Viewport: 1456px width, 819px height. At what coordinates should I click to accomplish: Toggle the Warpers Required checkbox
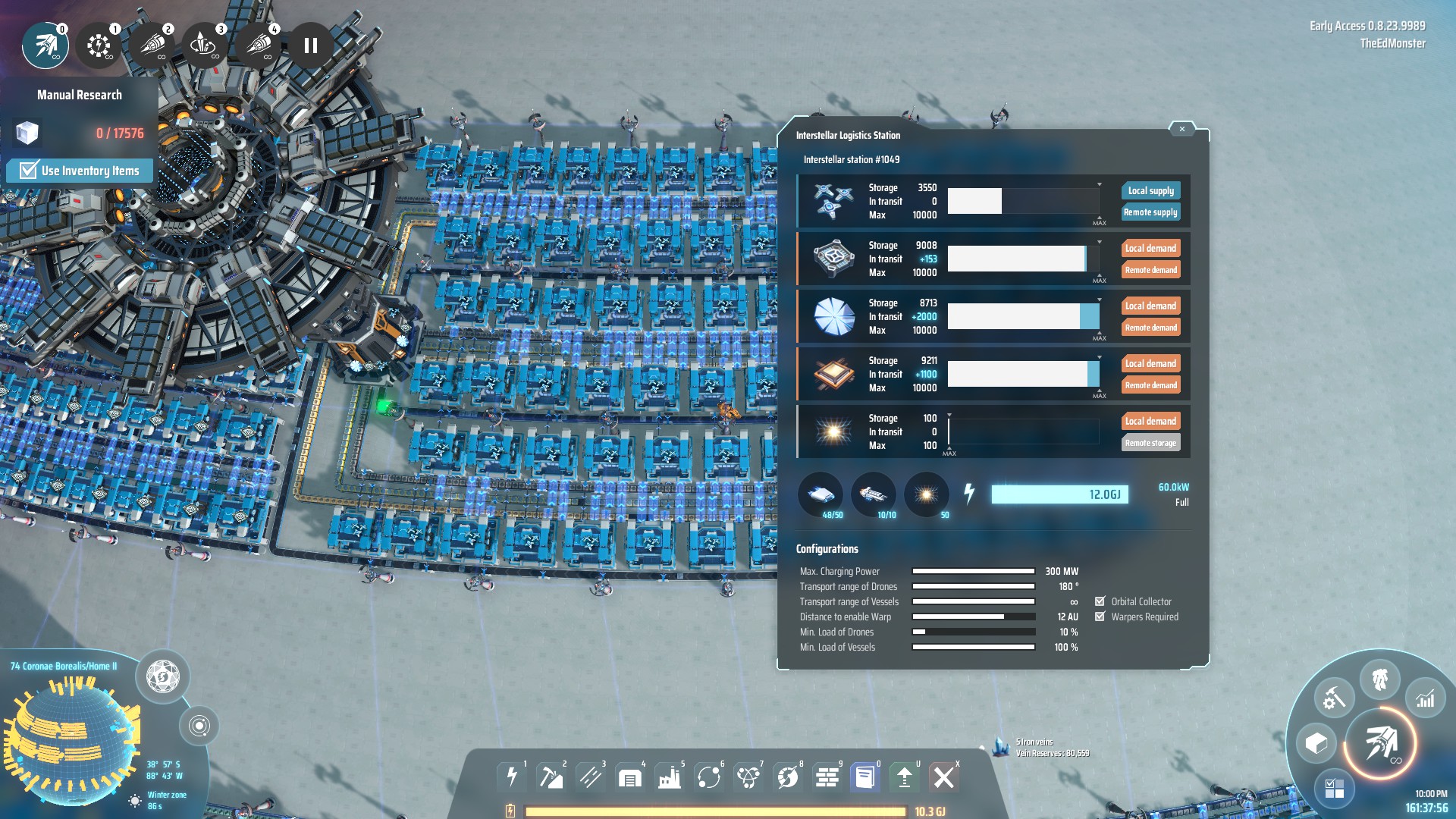tap(1100, 617)
